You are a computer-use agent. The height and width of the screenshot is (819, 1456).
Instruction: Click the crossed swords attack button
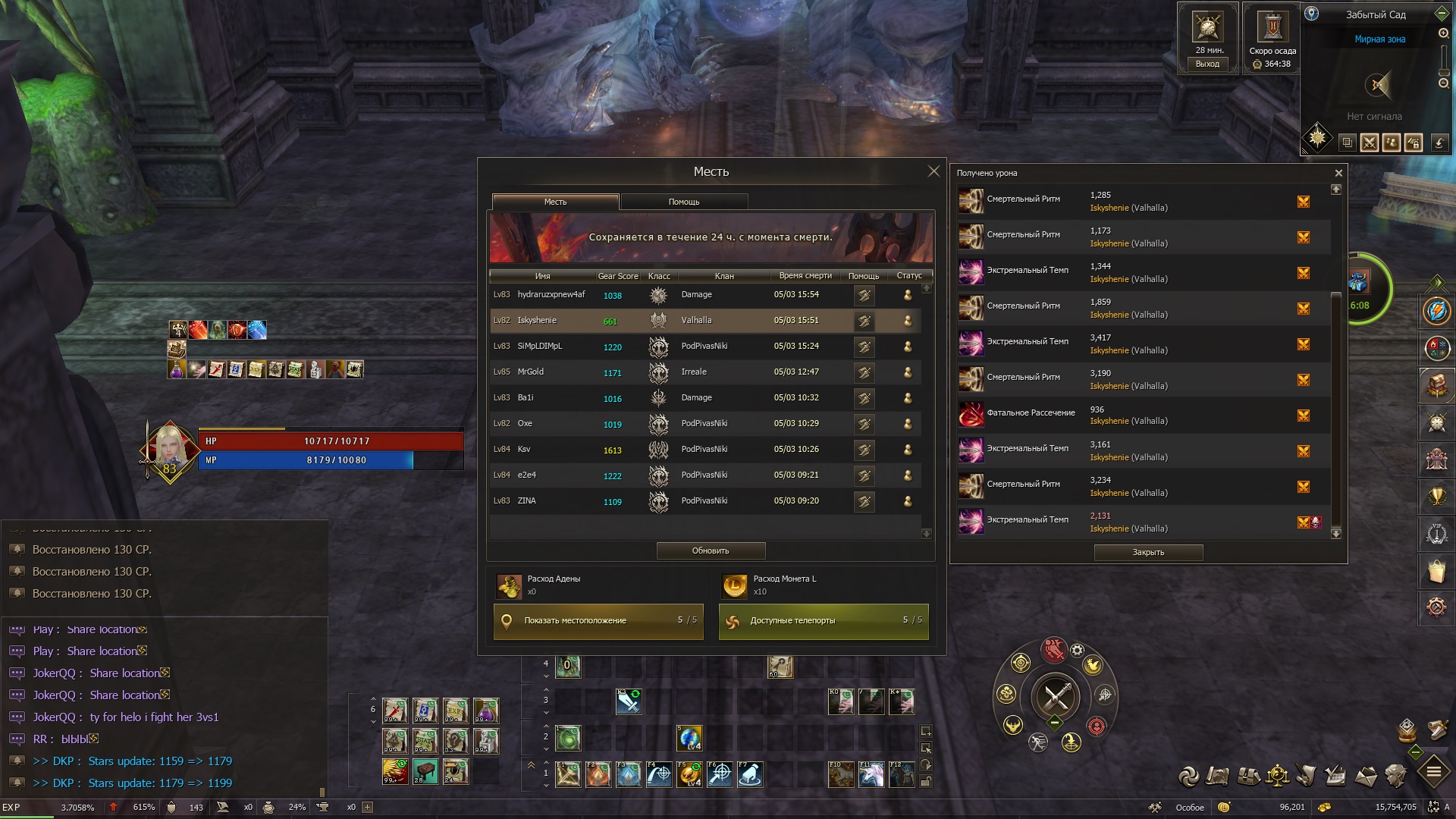tap(1056, 696)
